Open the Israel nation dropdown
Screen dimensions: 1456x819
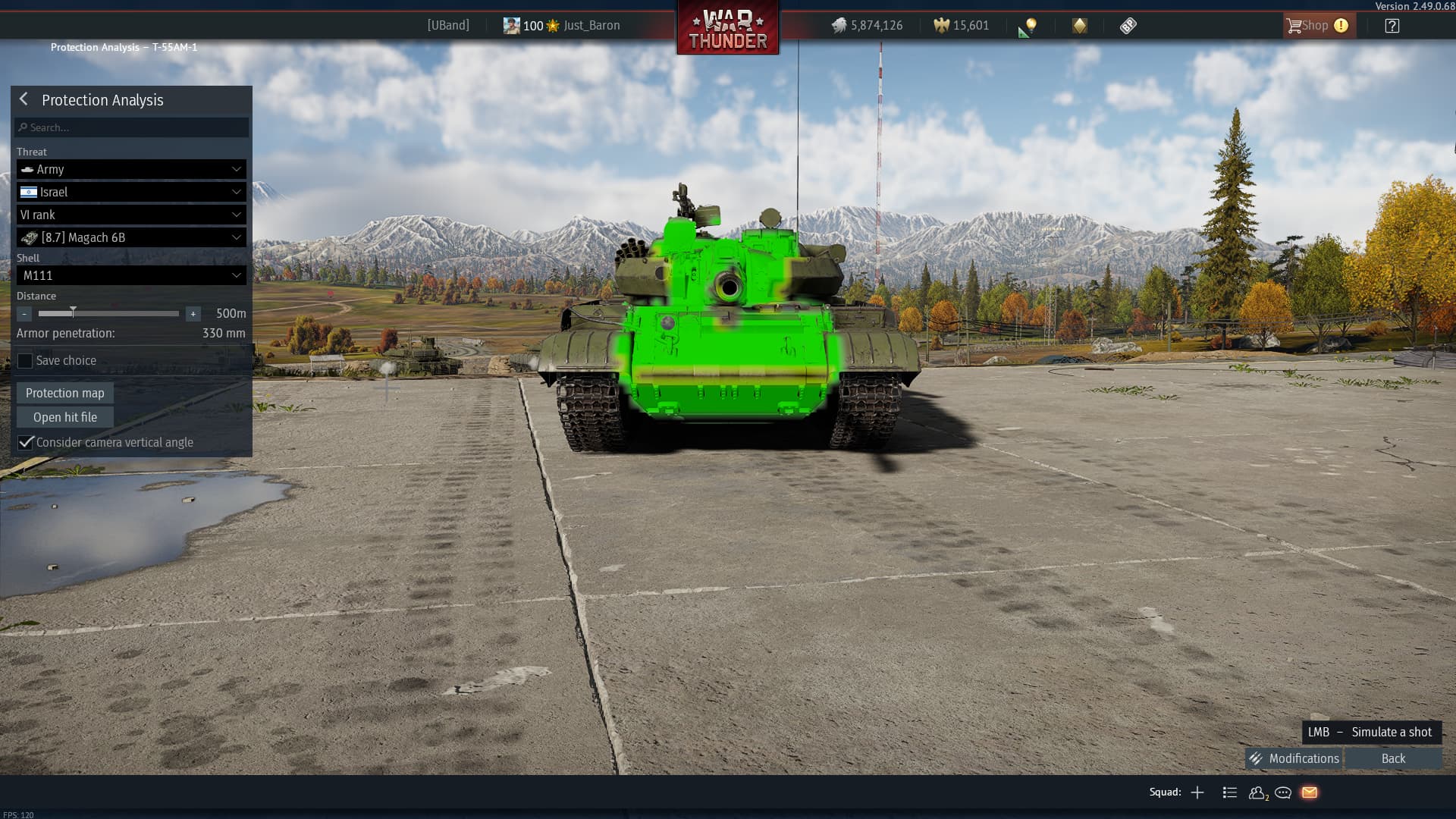(x=131, y=192)
